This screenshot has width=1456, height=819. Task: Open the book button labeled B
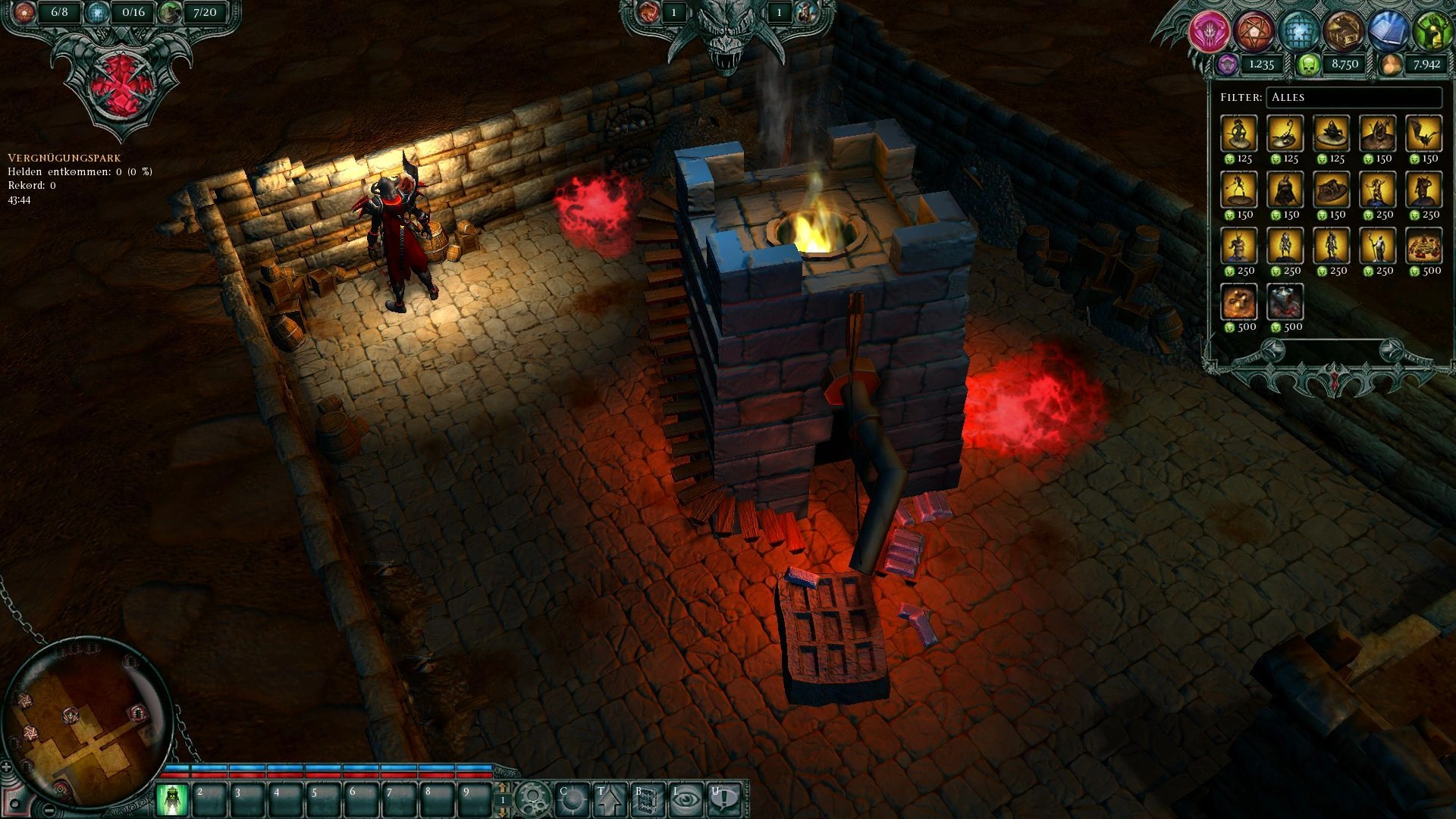pos(647,799)
